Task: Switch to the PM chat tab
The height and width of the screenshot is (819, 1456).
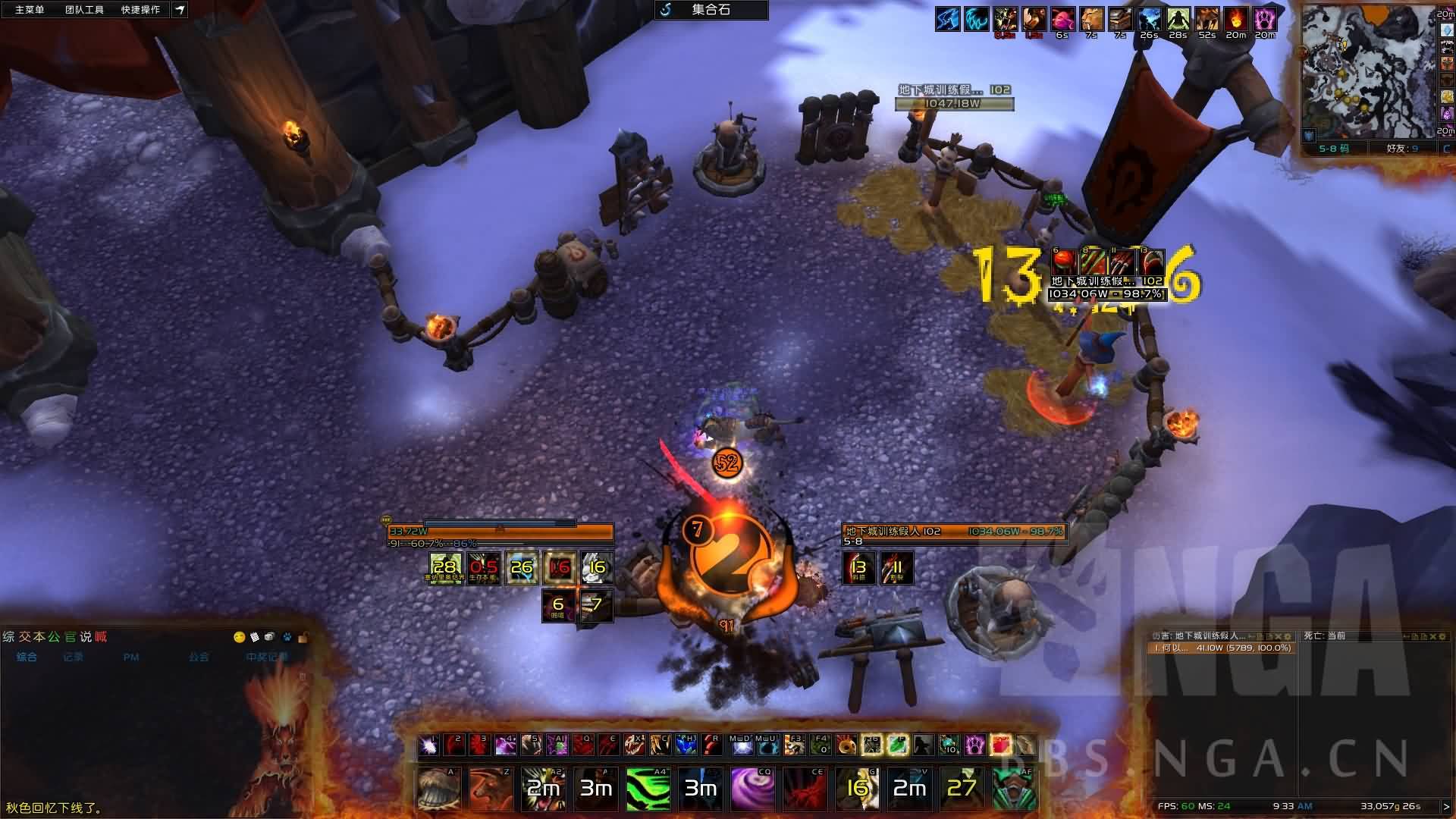Action: [130, 657]
